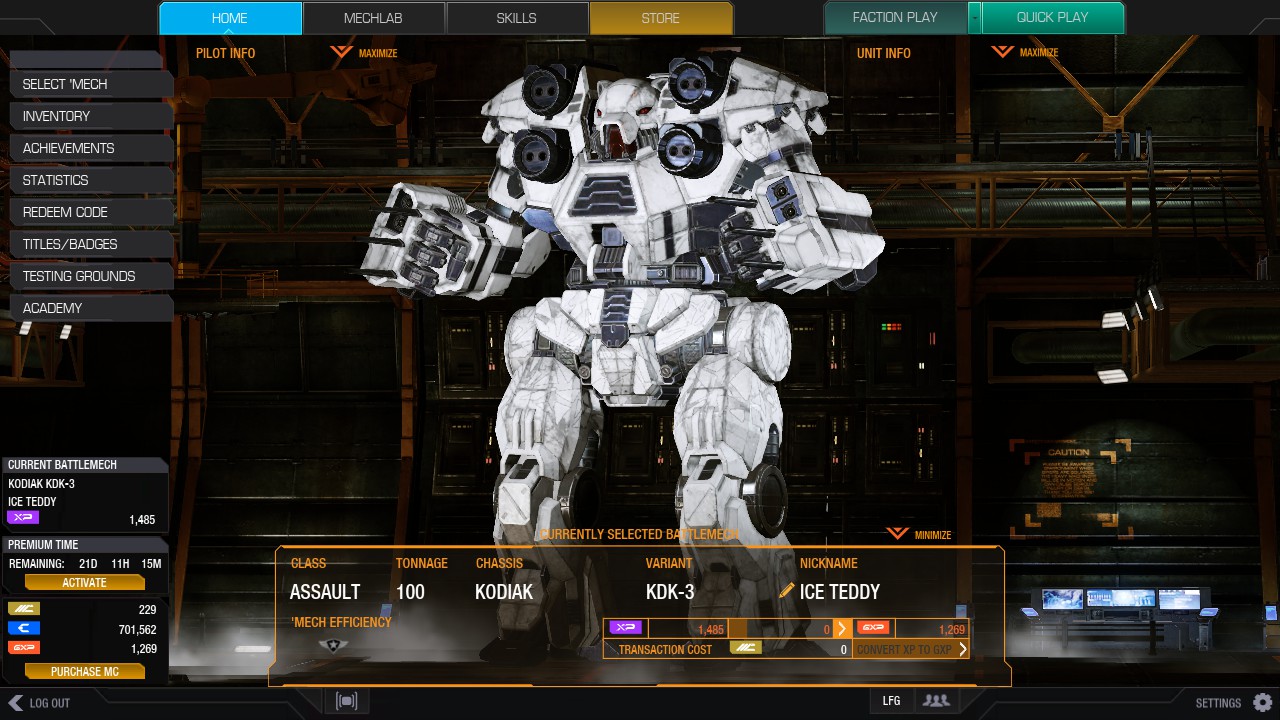Log out of the game
The height and width of the screenshot is (720, 1280).
point(40,703)
